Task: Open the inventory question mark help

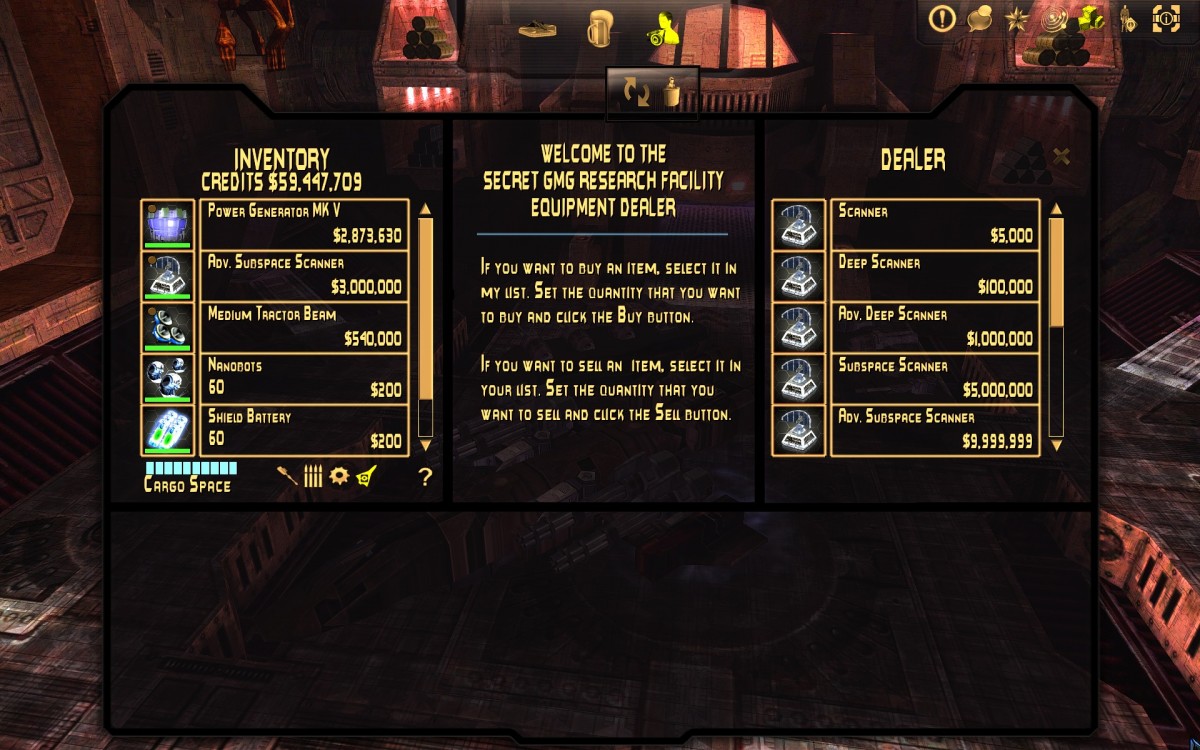Action: click(x=425, y=477)
